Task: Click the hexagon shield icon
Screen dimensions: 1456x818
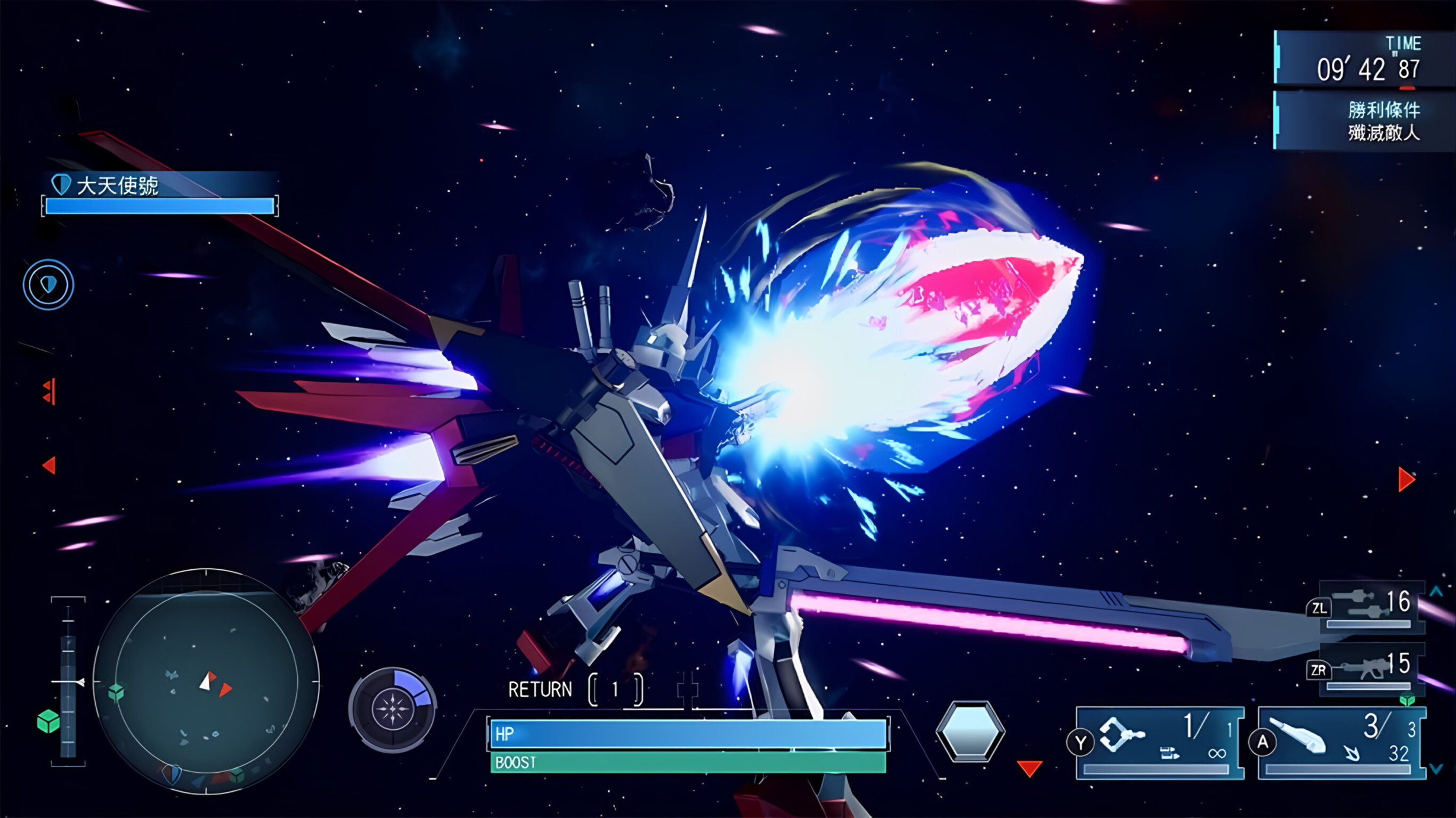Action: pos(970,731)
